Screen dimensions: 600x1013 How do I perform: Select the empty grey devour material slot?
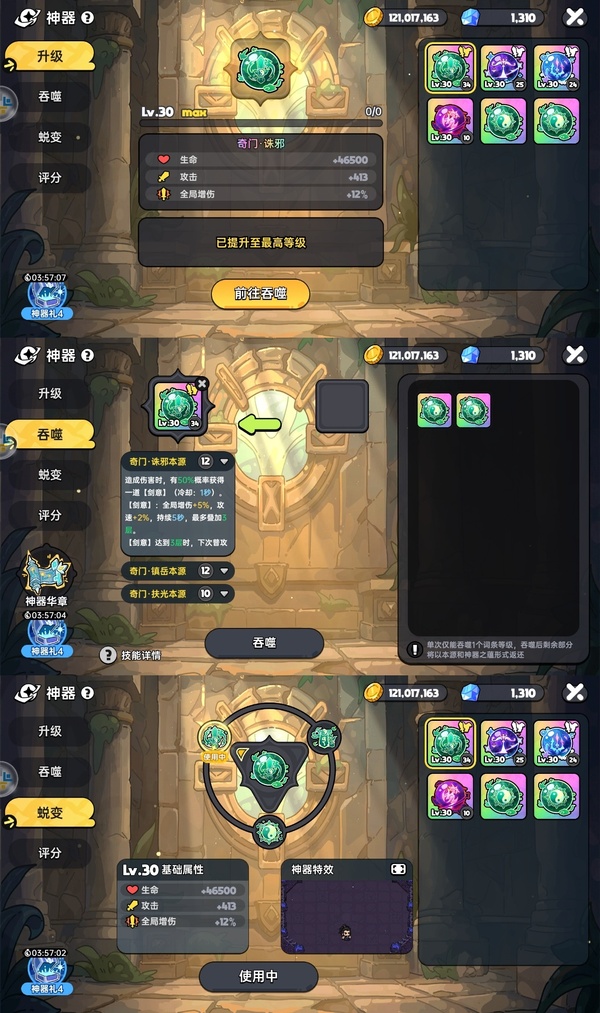pyautogui.click(x=342, y=405)
